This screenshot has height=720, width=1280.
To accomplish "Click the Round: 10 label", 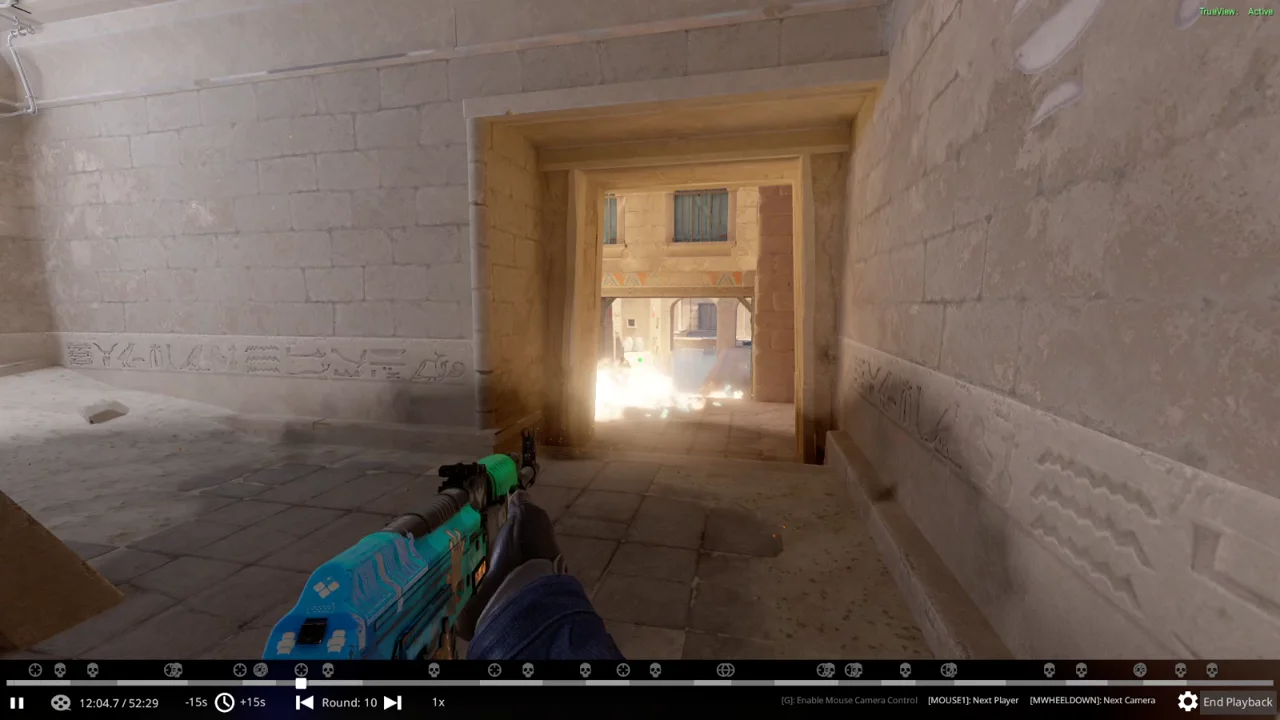I will pos(348,702).
